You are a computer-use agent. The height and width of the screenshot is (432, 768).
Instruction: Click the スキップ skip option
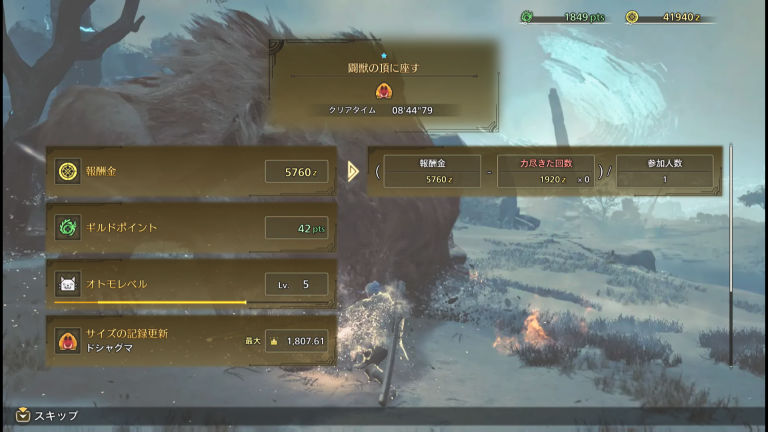point(48,415)
